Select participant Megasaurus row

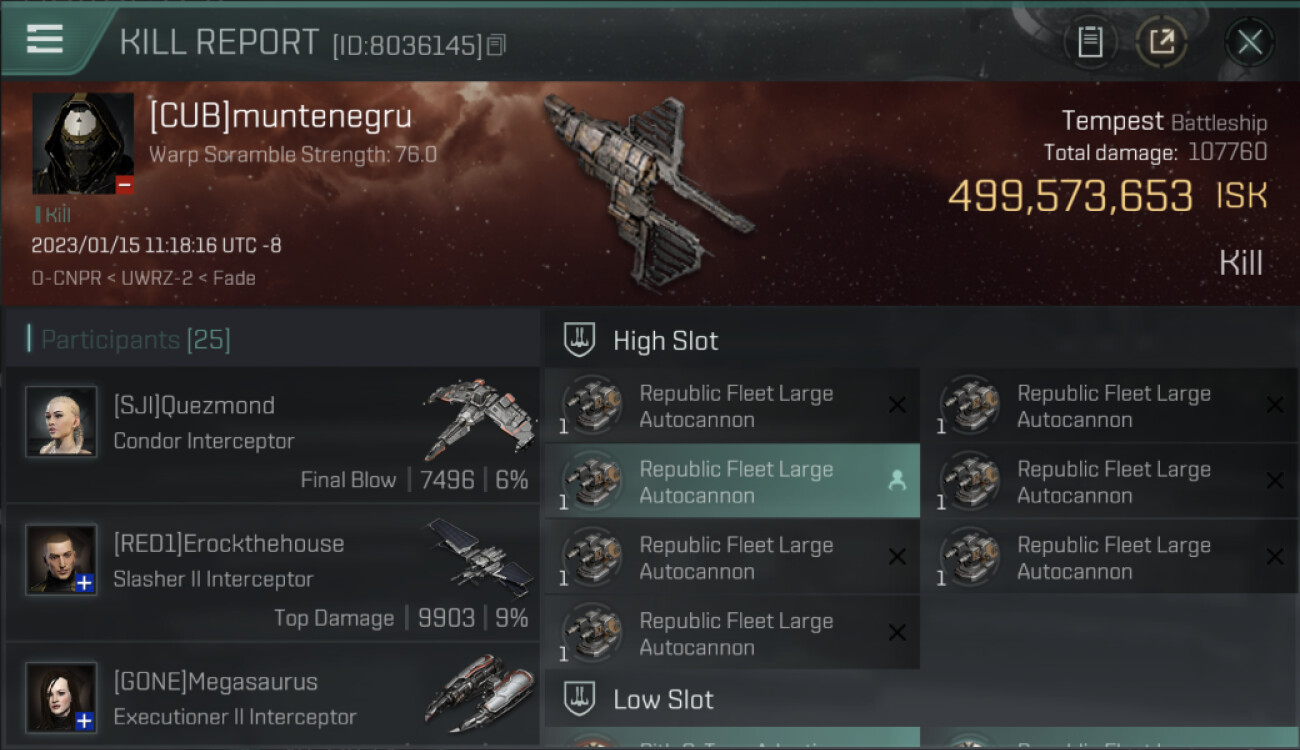click(x=272, y=697)
